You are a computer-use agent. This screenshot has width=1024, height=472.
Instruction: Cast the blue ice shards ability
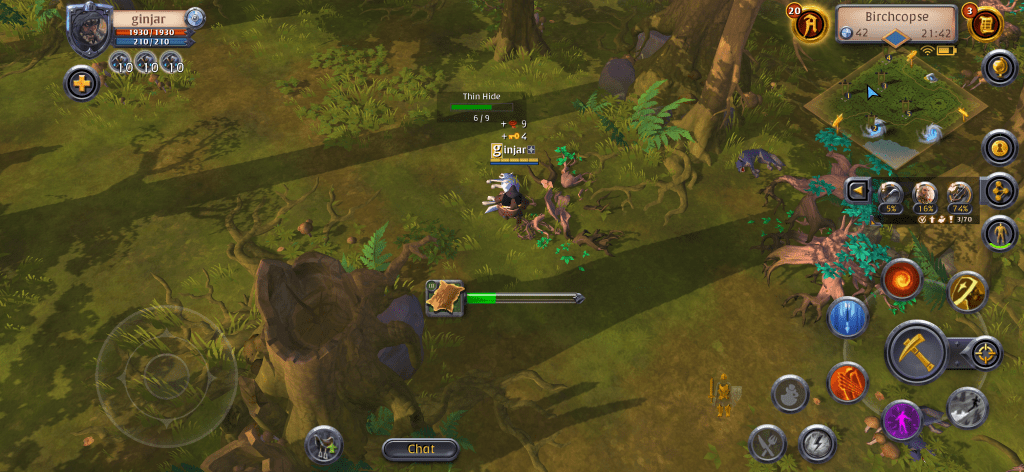click(x=847, y=318)
